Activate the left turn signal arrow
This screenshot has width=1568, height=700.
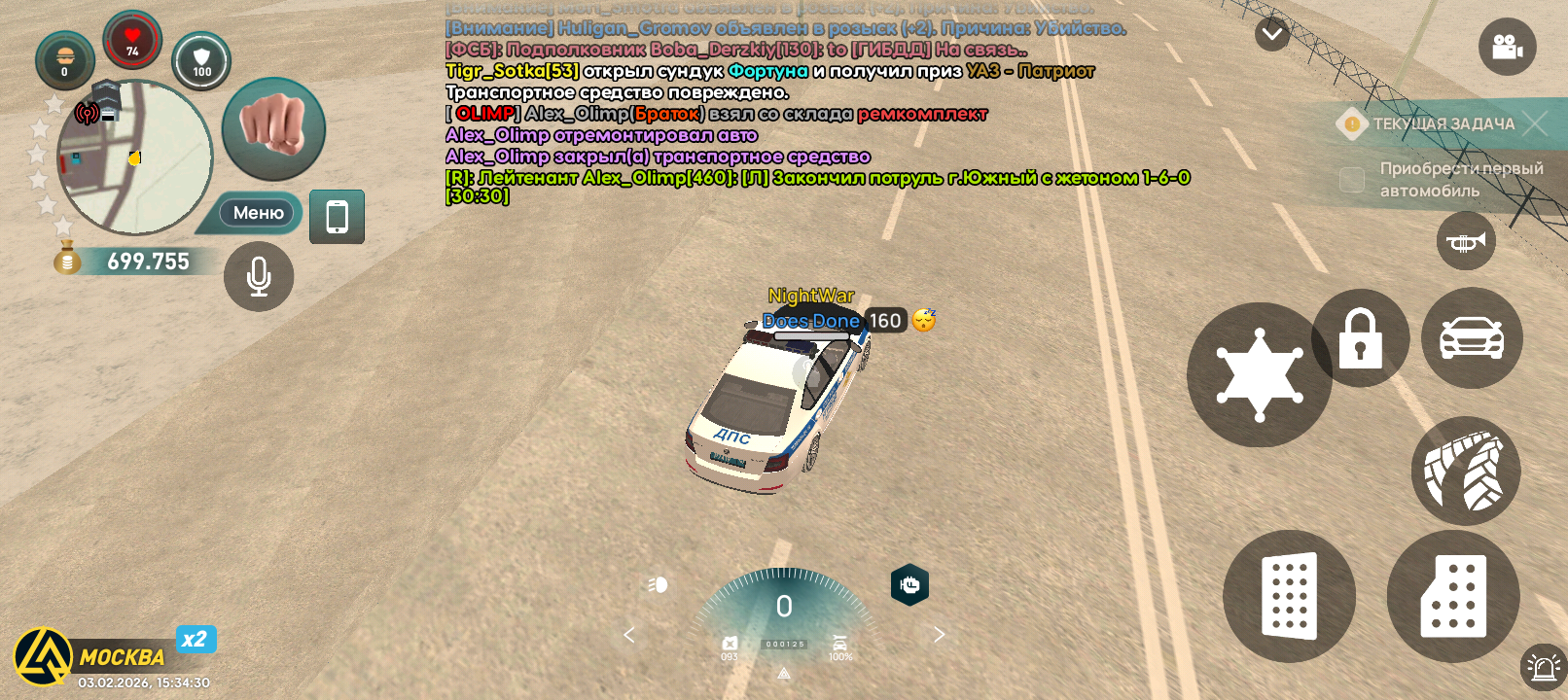629,635
